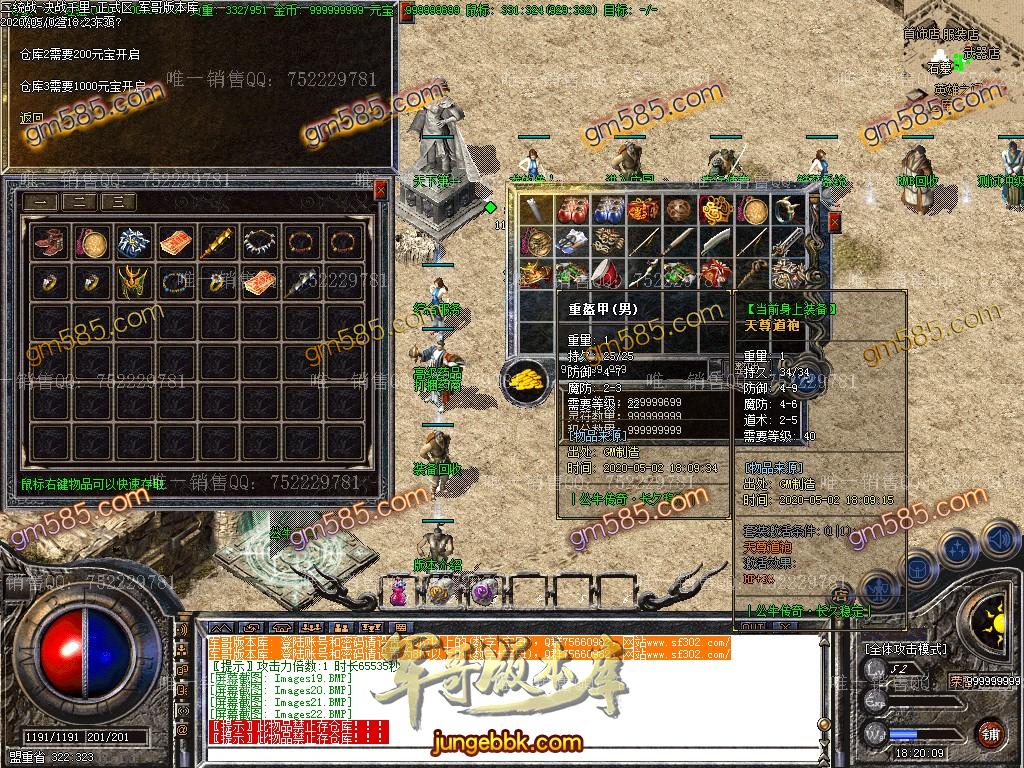
Task: Select the red potion bundle in bag
Action: 574,211
